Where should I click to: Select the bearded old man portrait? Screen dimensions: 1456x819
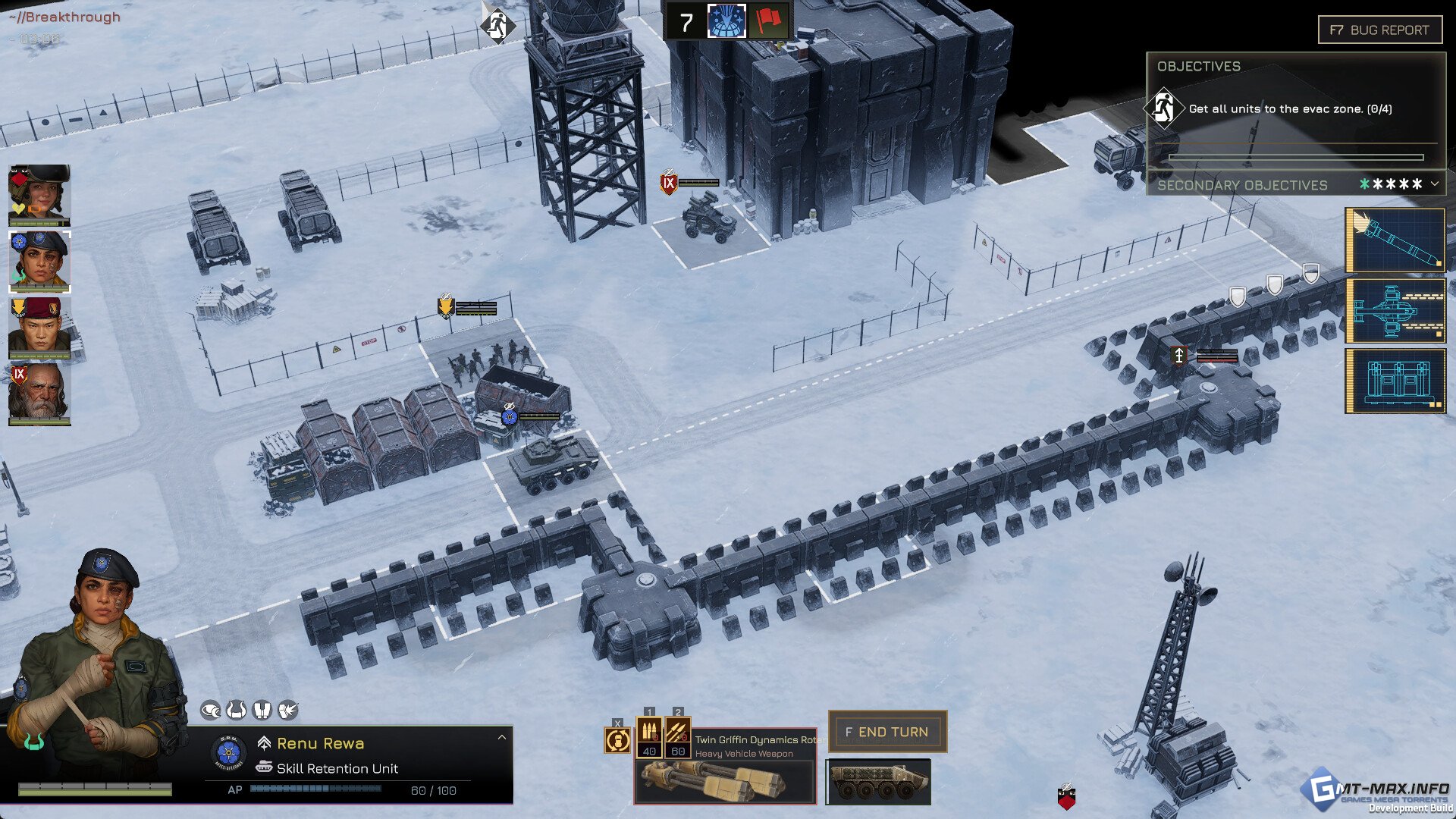(39, 394)
